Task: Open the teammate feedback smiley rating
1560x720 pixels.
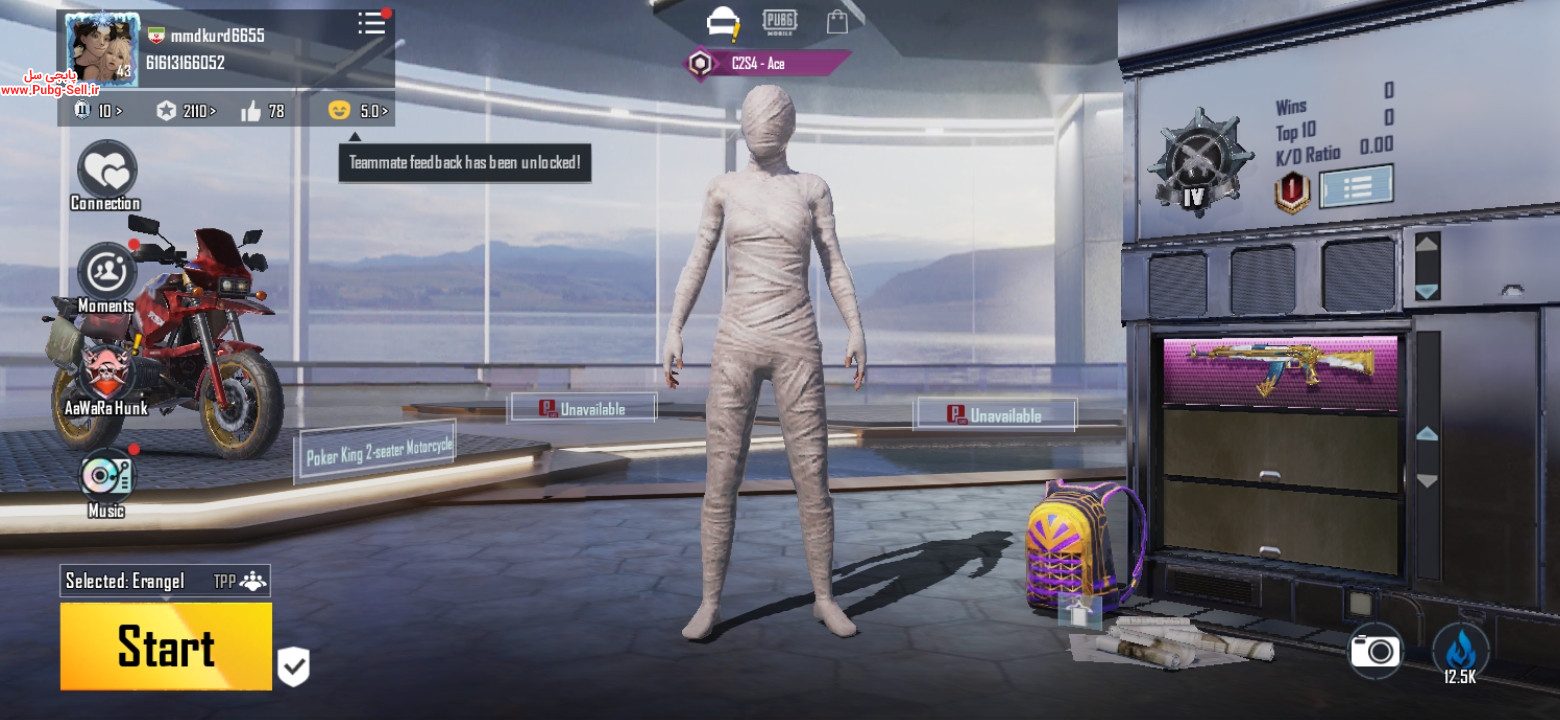Action: point(358,111)
